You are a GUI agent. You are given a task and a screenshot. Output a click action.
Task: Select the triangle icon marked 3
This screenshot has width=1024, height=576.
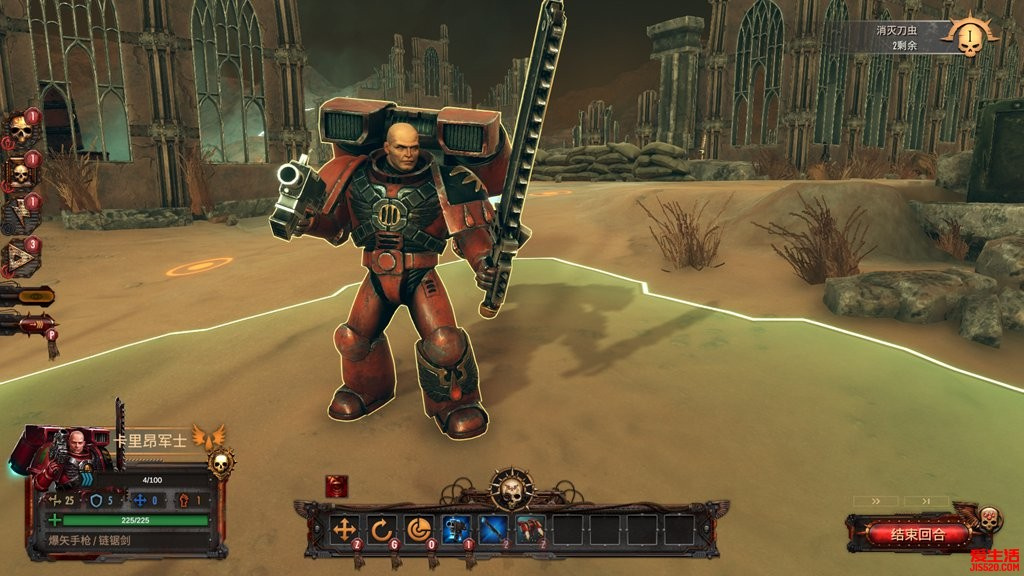pyautogui.click(x=20, y=258)
